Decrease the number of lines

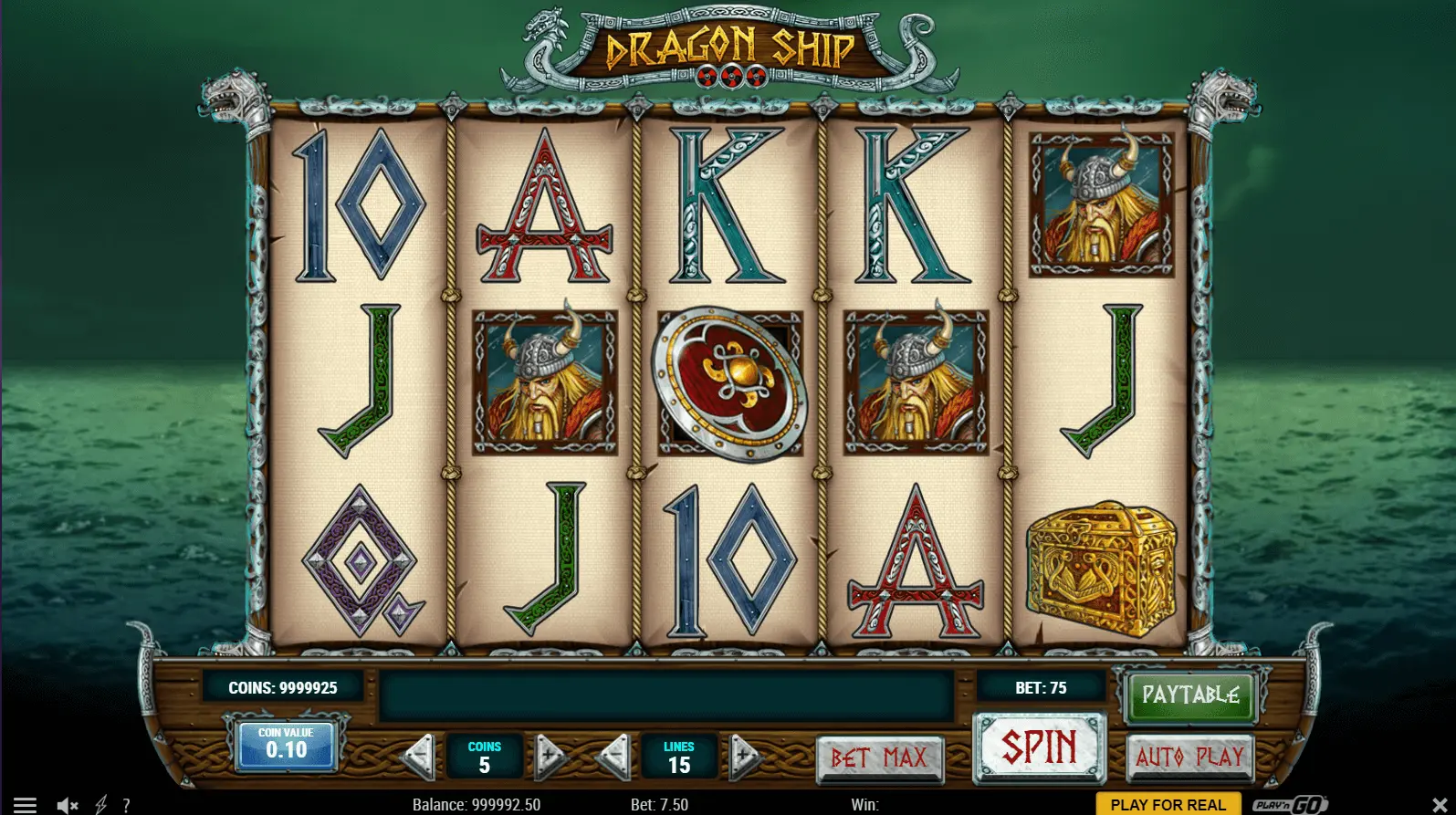pos(614,755)
